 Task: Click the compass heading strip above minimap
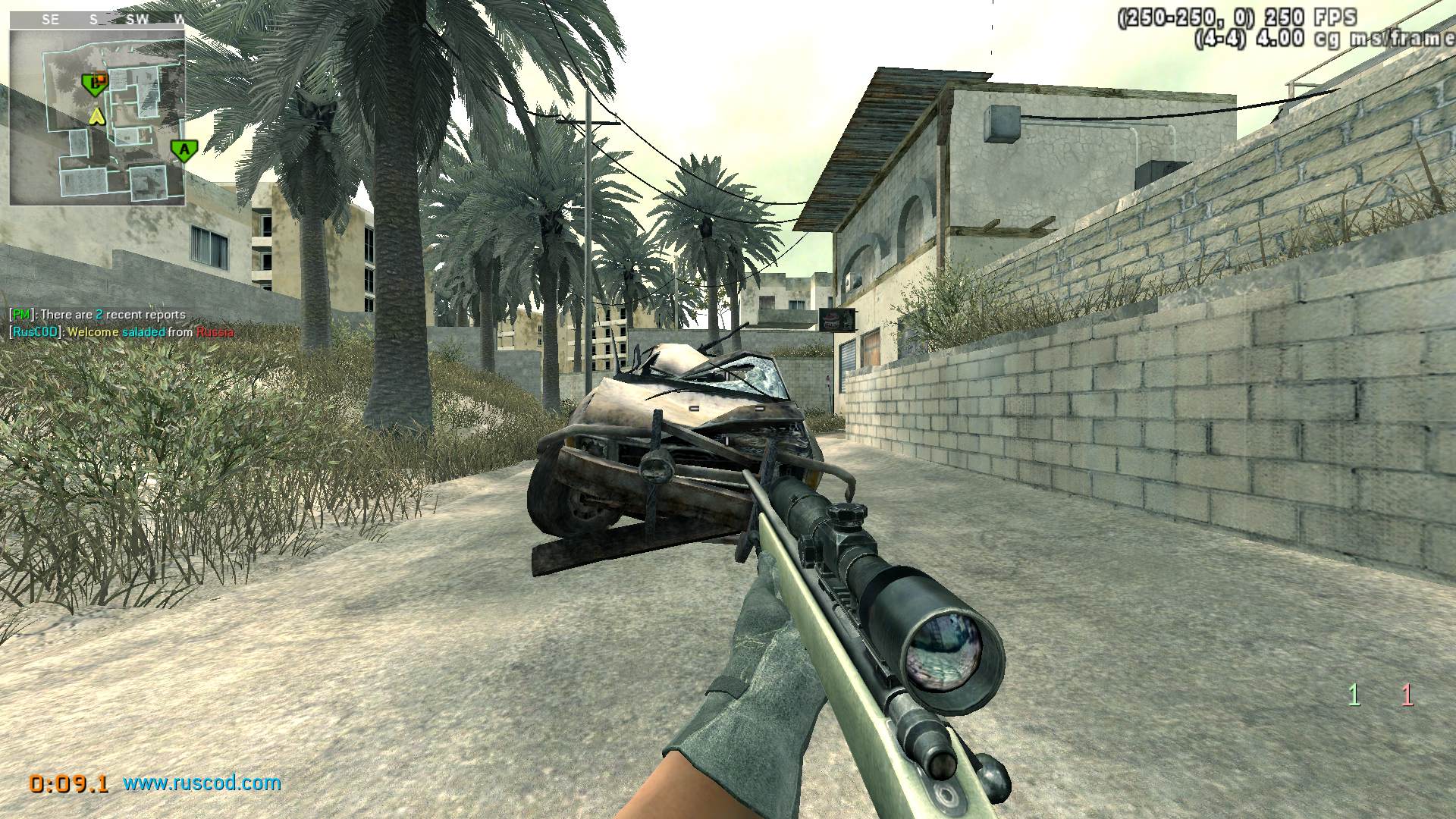click(97, 20)
